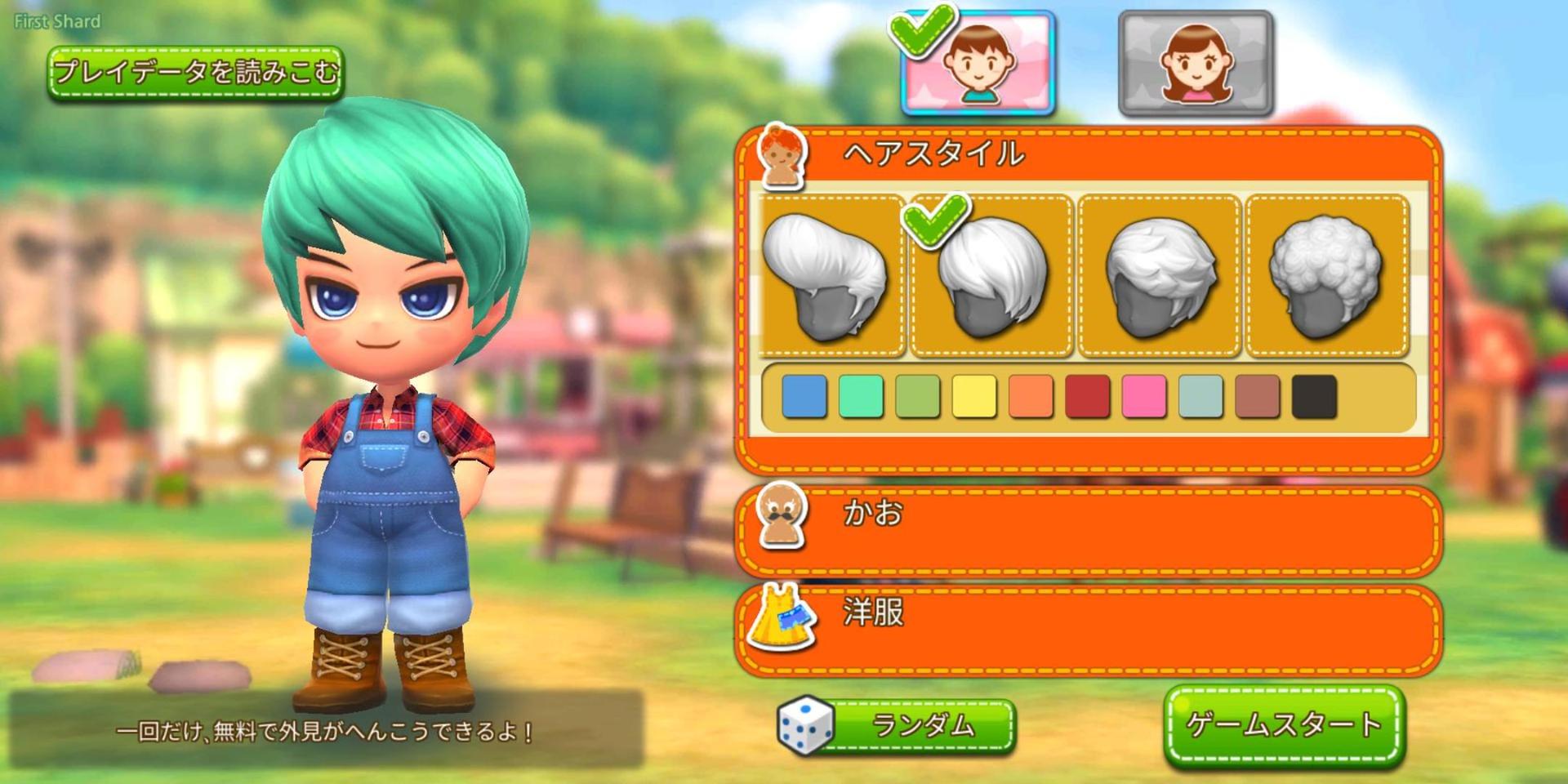
Task: Choose the swept-back pompadour hairstyle
Action: click(x=830, y=276)
